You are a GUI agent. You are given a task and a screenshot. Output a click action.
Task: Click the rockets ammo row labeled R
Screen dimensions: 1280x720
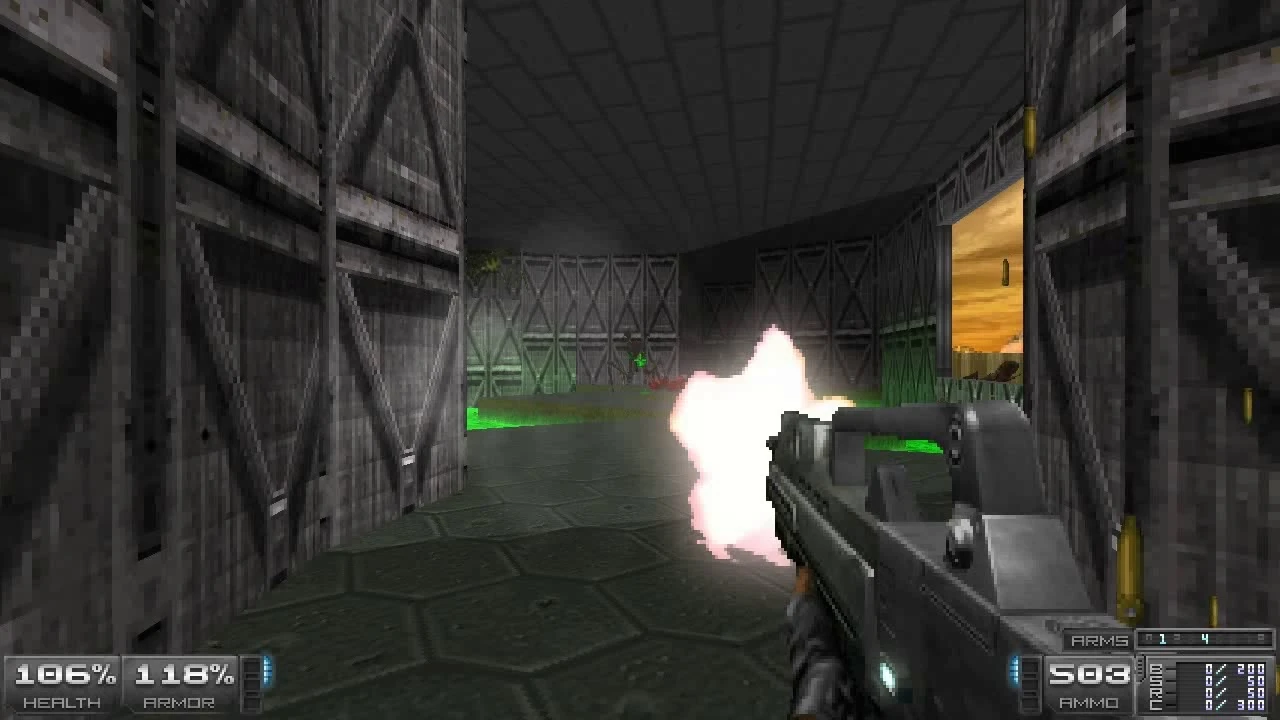[x=1154, y=692]
